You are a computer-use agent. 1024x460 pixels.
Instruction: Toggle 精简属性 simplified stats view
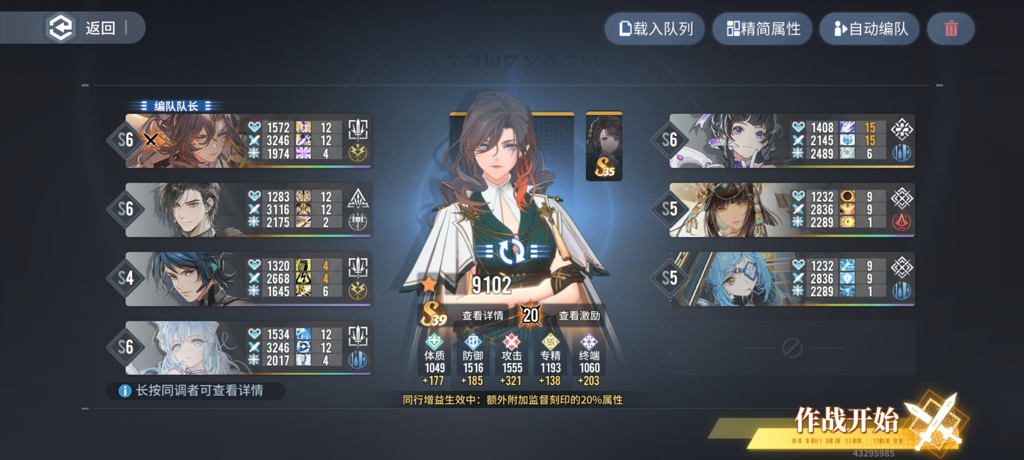[762, 28]
